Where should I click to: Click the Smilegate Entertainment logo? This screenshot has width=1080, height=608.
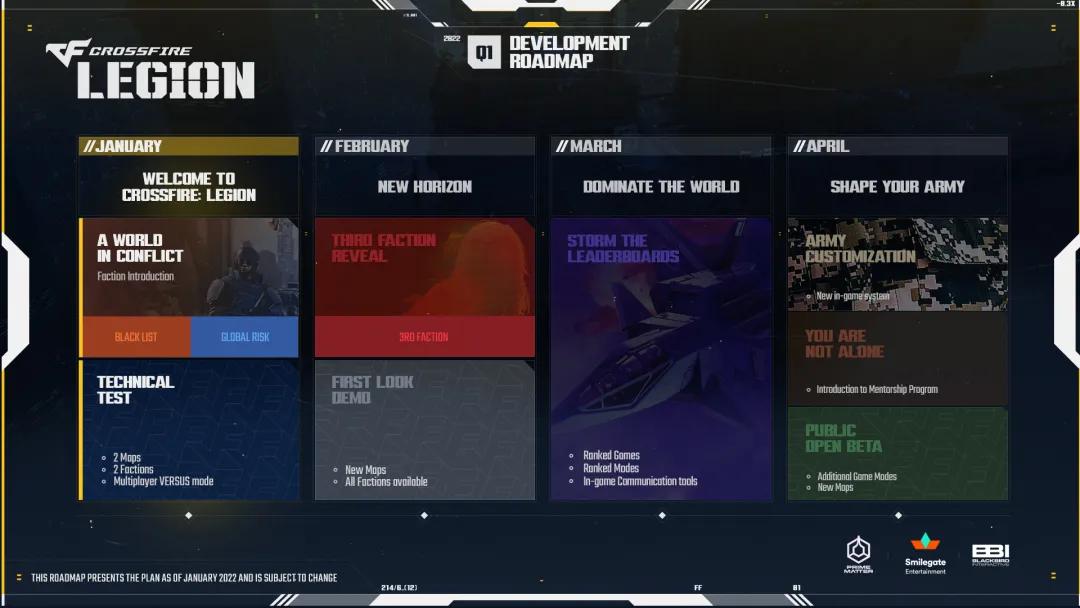[925, 553]
